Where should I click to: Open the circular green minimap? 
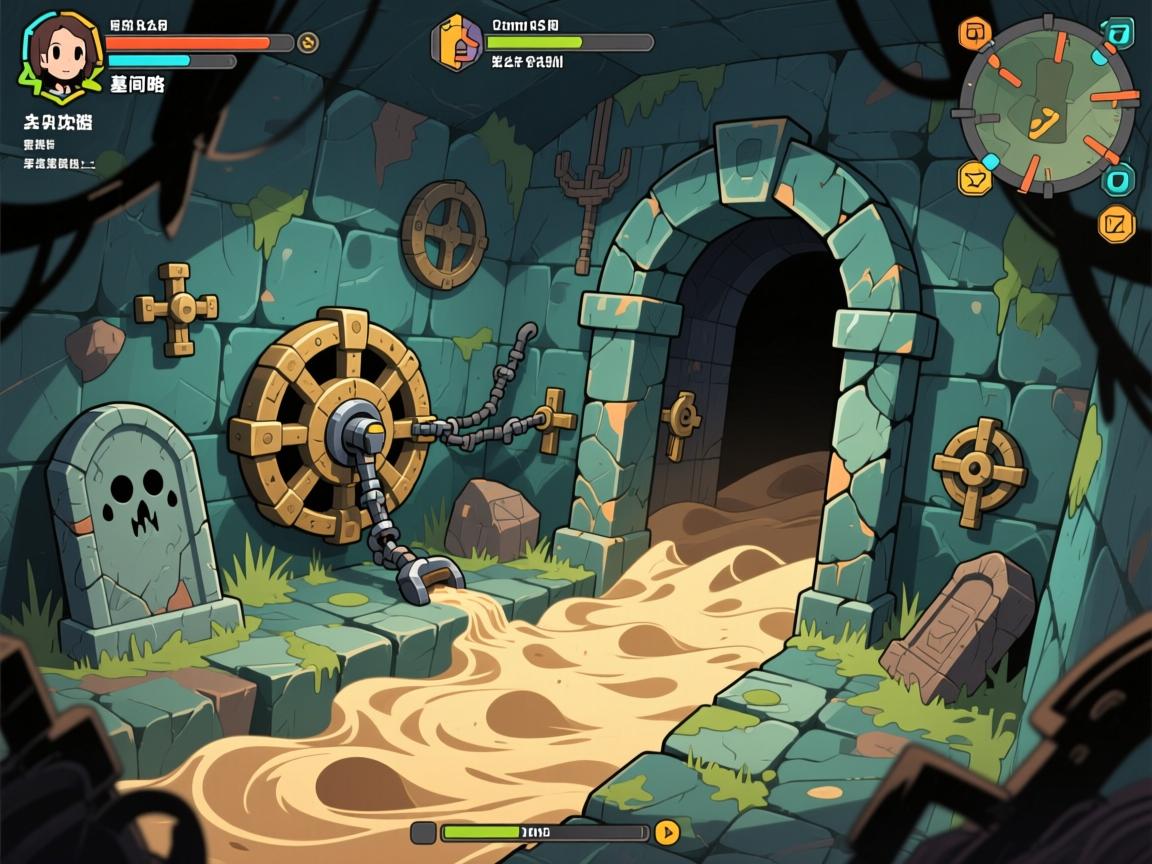tap(1047, 105)
